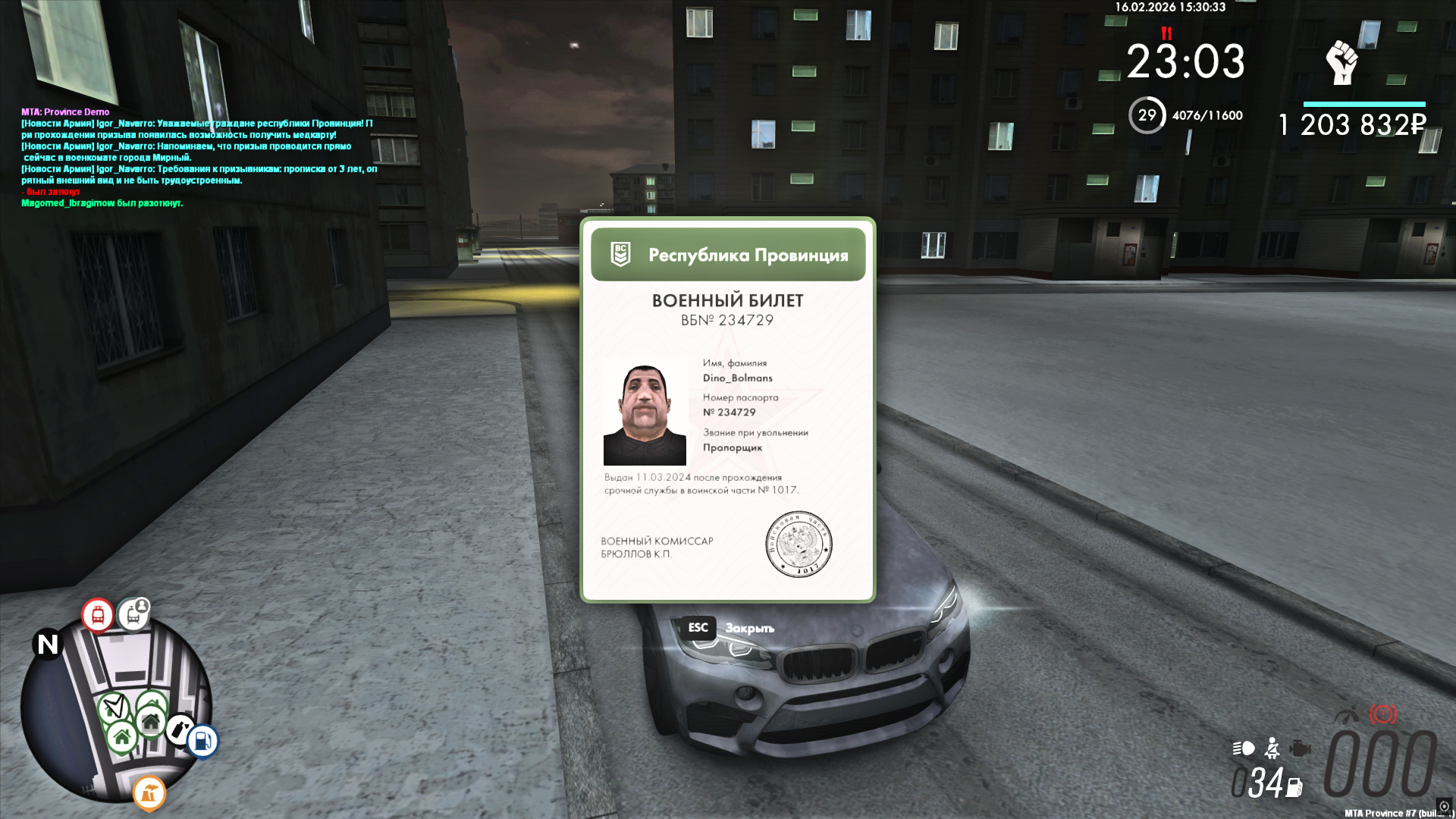
Task: Pick the orange factory marker on minimap
Action: pyautogui.click(x=149, y=793)
